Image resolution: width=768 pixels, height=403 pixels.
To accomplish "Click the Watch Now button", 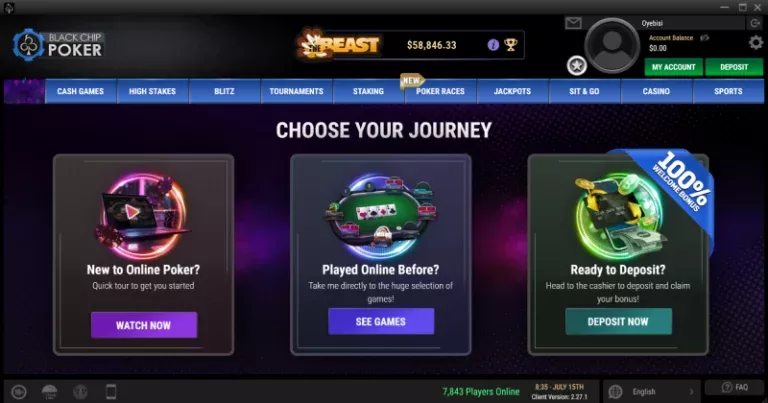I will point(144,325).
